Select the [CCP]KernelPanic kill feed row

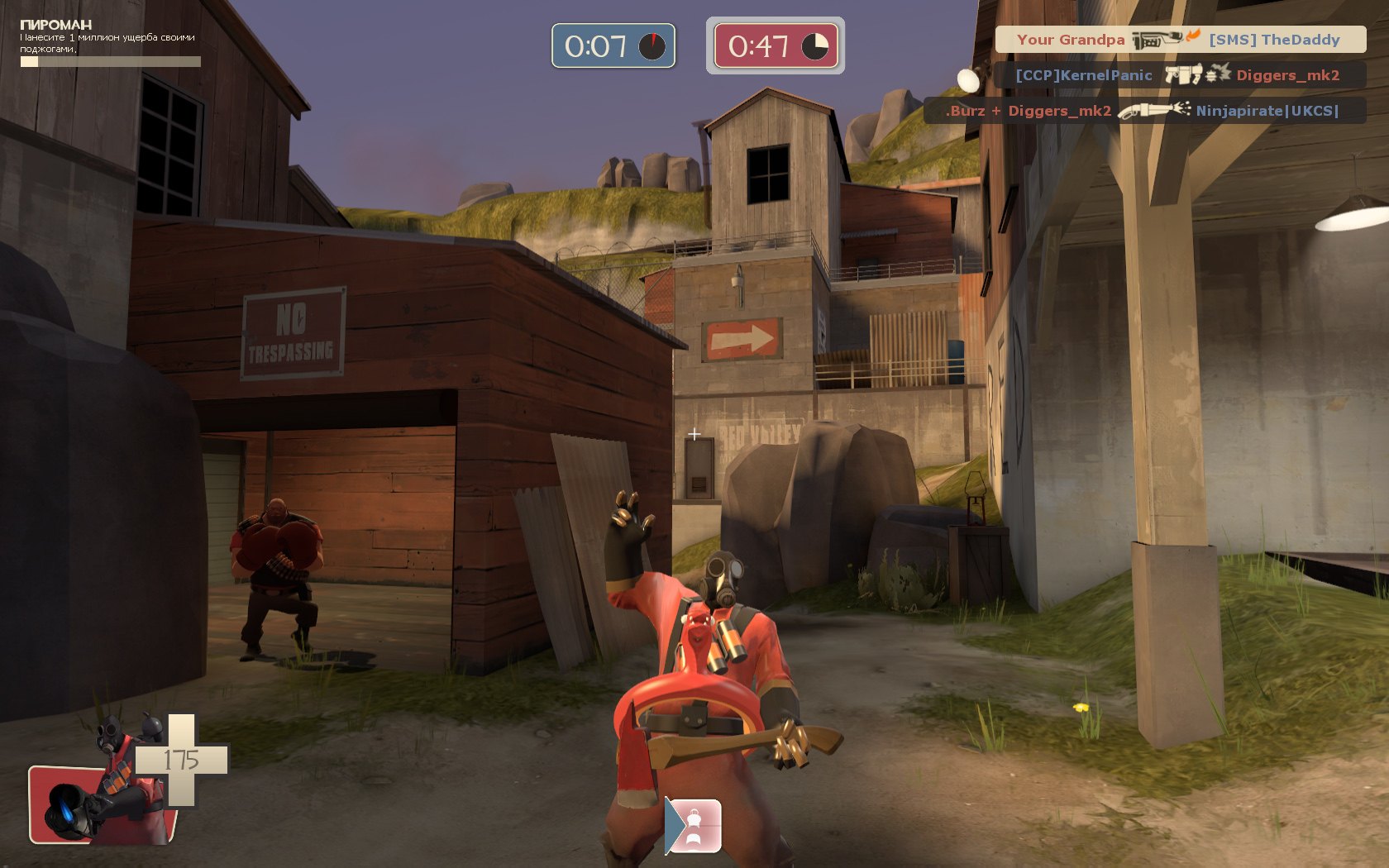[x=1180, y=75]
